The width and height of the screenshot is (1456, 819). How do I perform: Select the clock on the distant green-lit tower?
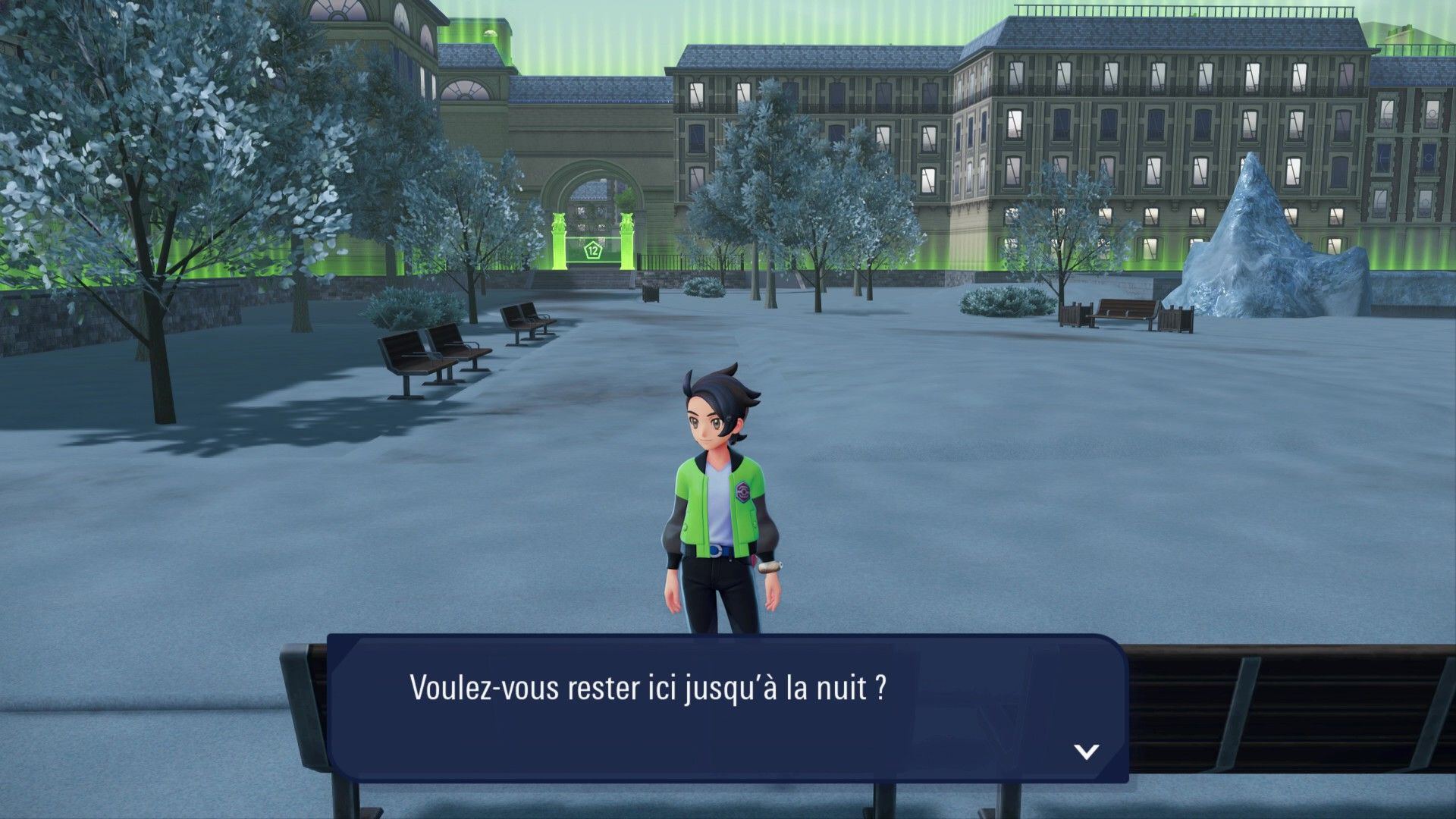tap(491, 33)
